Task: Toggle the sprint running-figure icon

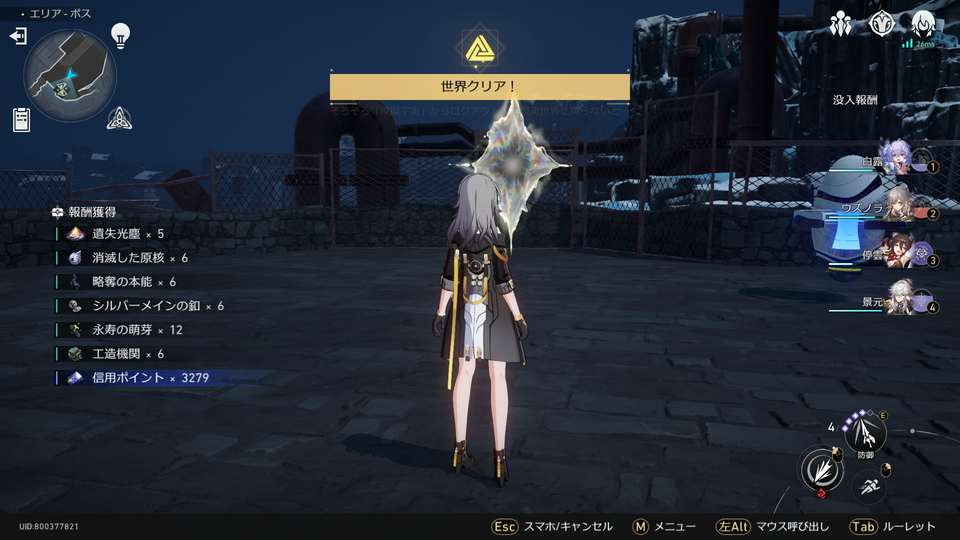Action: [x=868, y=487]
